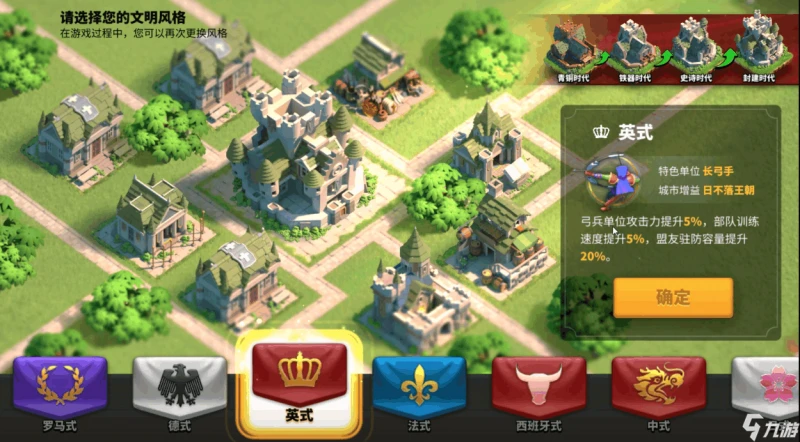800x442 pixels.
Task: Switch to the French style 法式 fleur-de-lis banner
Action: click(x=417, y=388)
